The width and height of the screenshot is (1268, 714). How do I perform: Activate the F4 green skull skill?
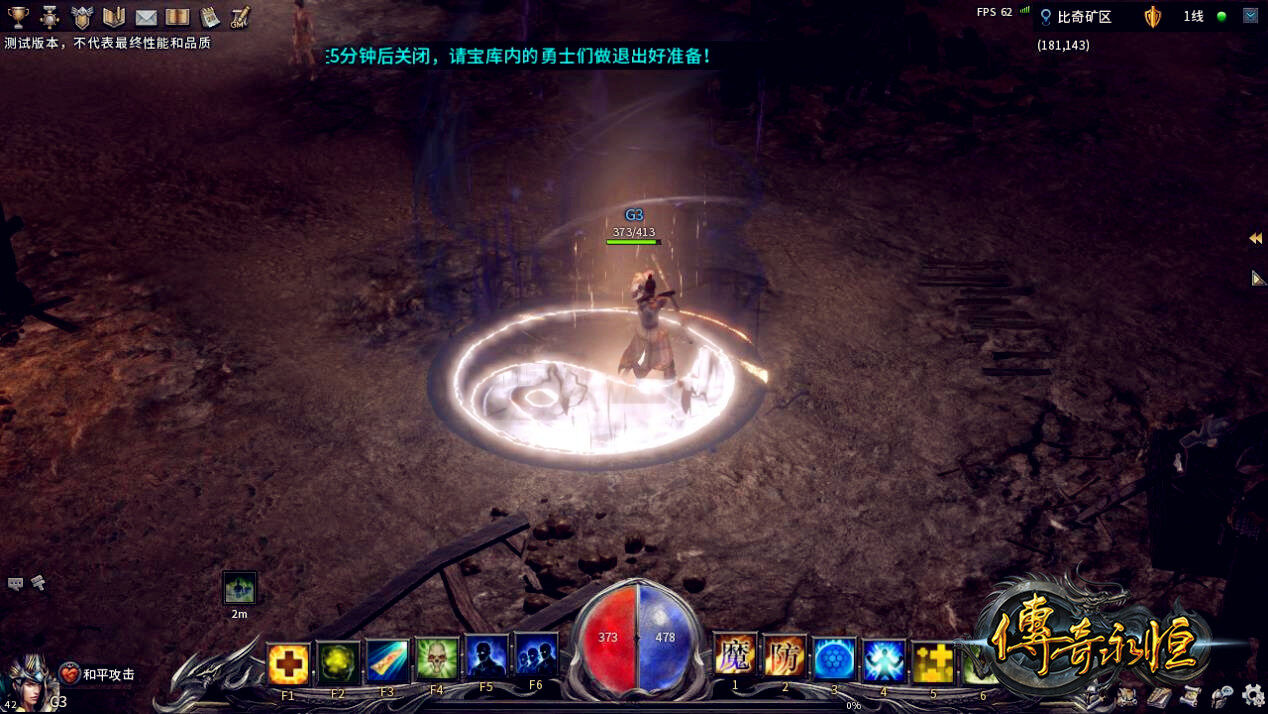pyautogui.click(x=437, y=659)
